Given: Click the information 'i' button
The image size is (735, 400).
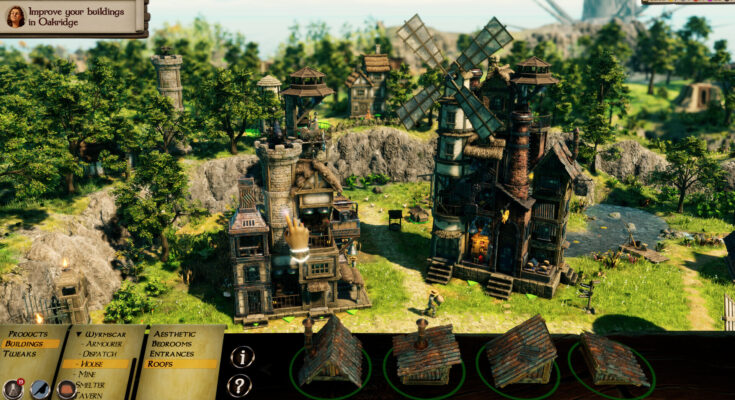Looking at the screenshot, I should tap(240, 357).
